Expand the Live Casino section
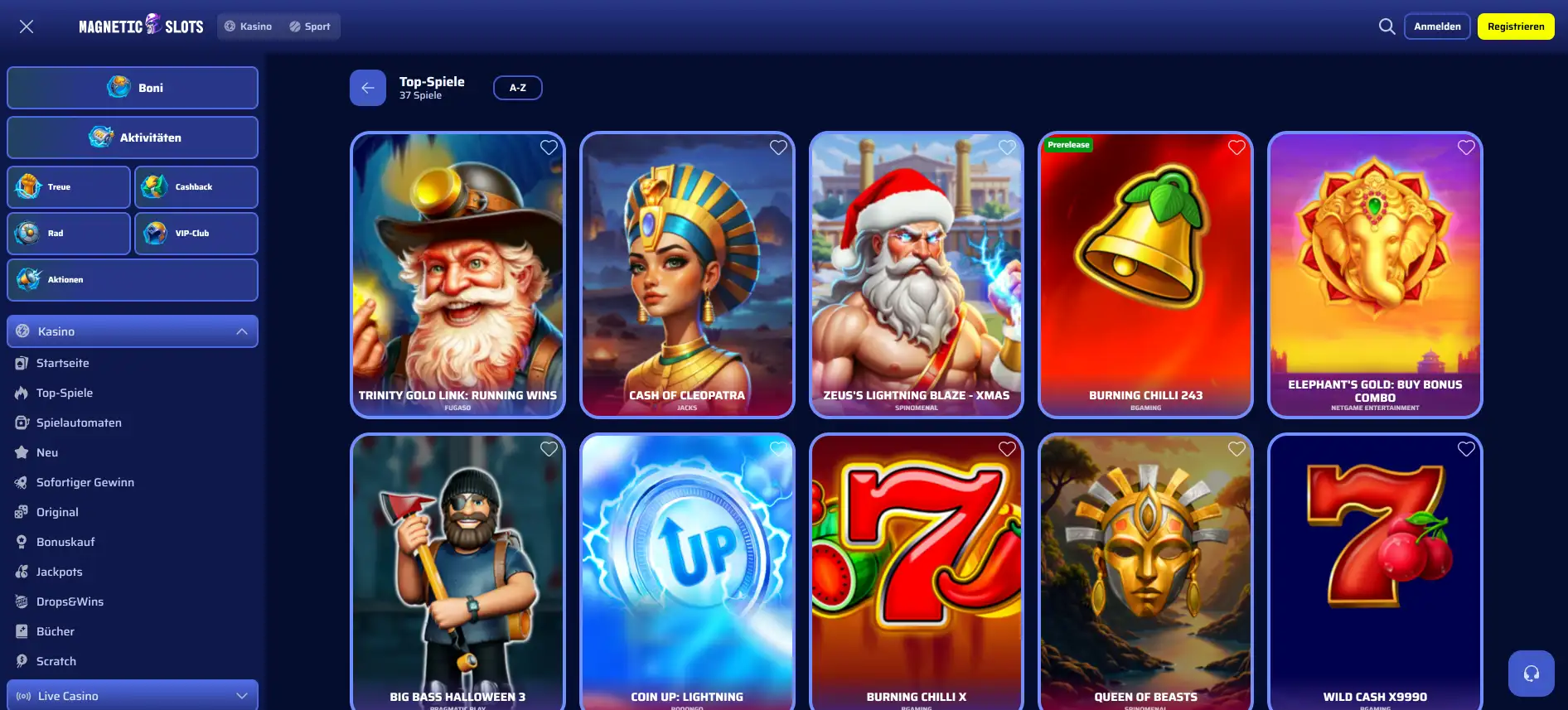This screenshot has width=1568, height=710. point(241,695)
